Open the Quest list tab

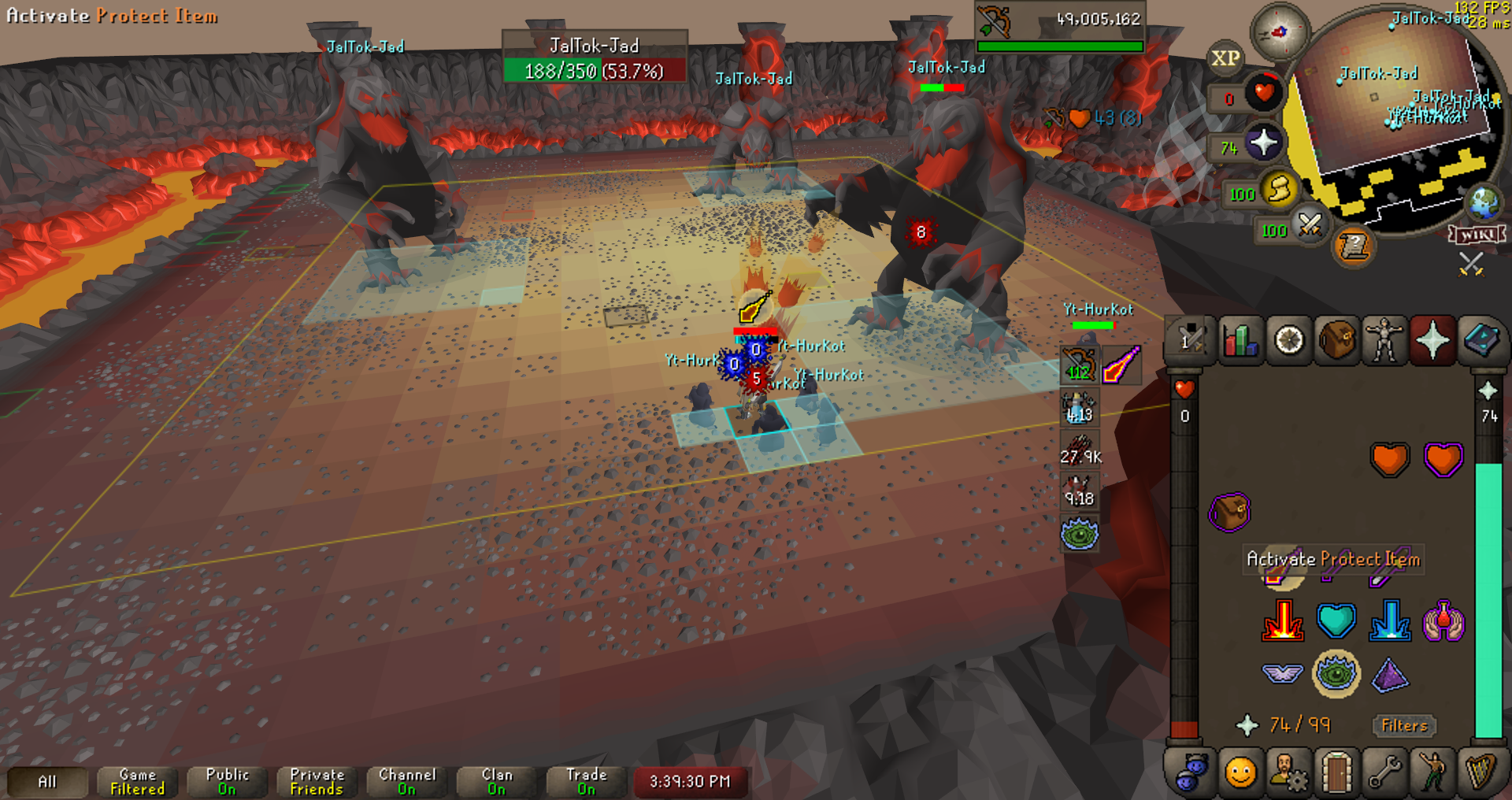1289,341
